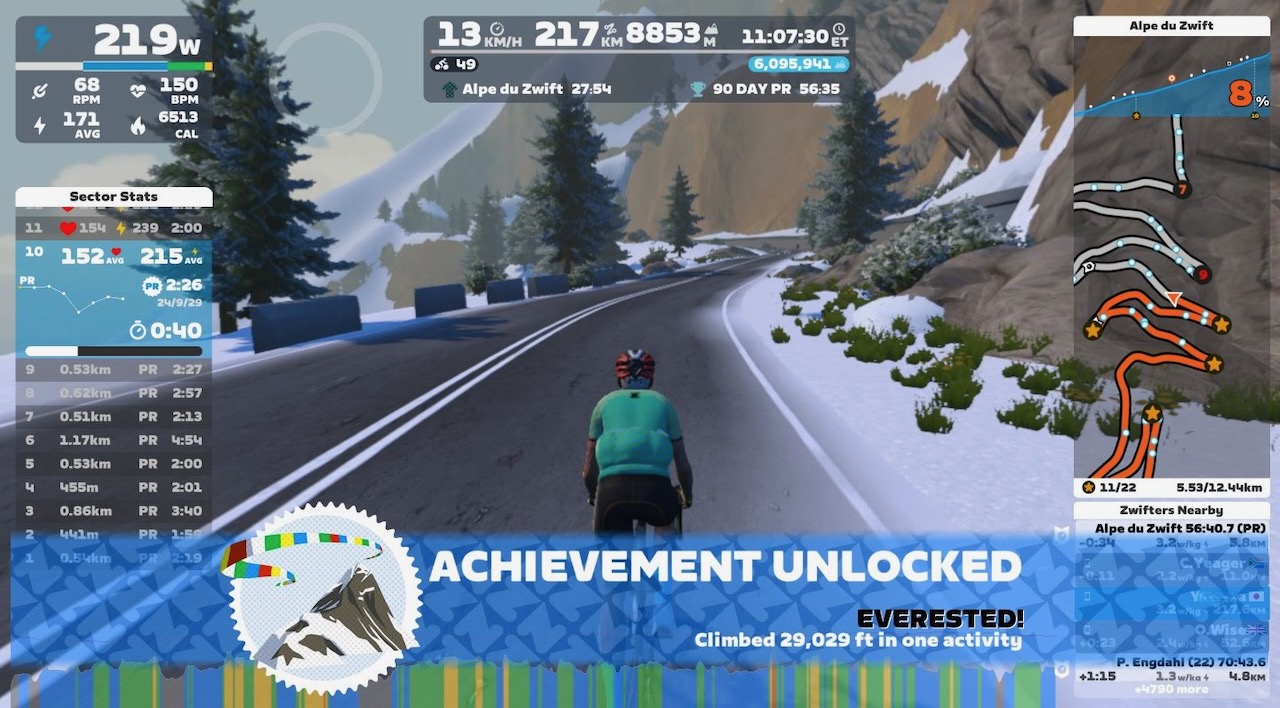Select sector 9 row in Sector Stats
The height and width of the screenshot is (708, 1280).
(113, 369)
